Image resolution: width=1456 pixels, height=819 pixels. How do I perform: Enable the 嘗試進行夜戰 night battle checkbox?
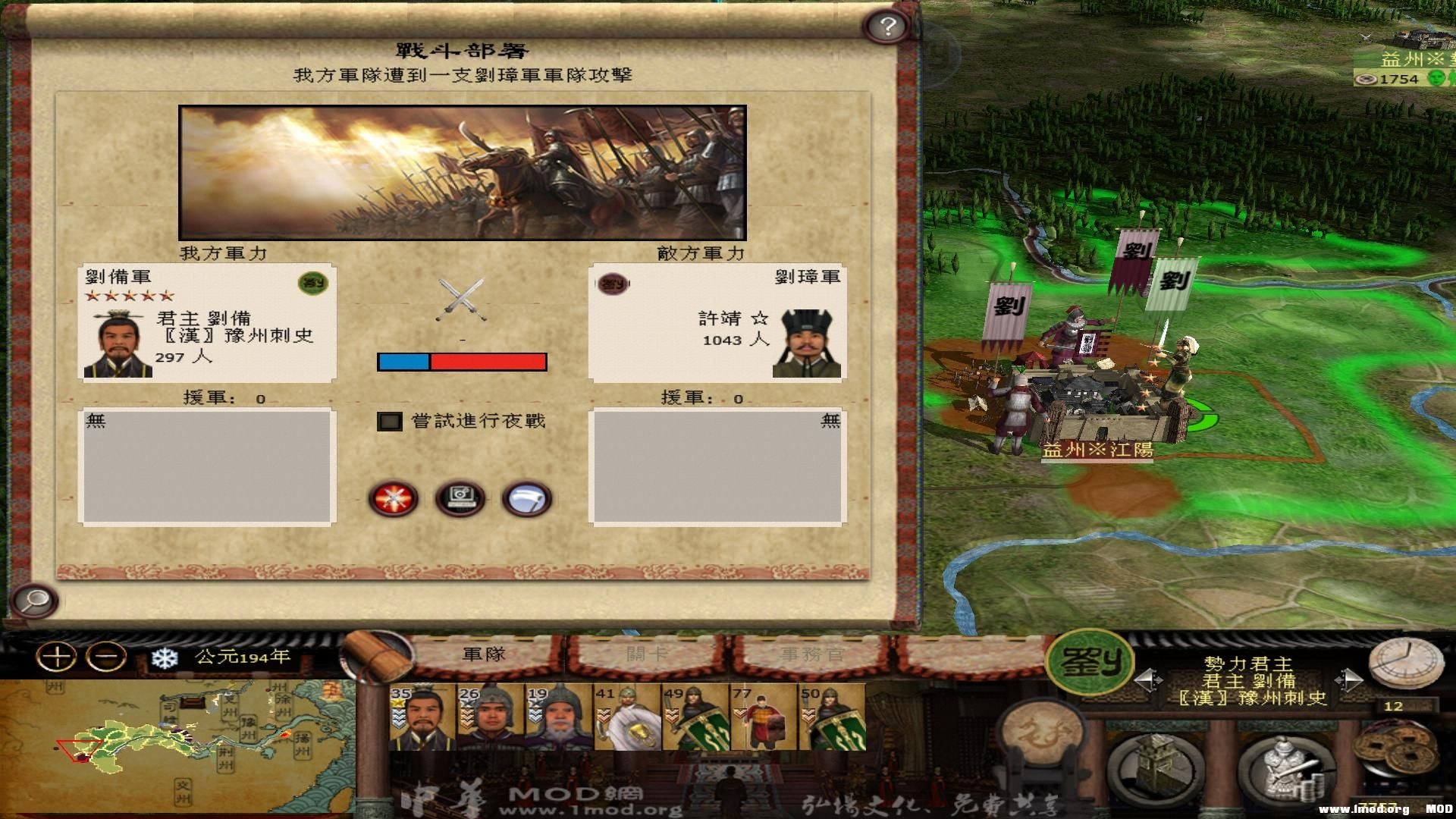[x=391, y=421]
